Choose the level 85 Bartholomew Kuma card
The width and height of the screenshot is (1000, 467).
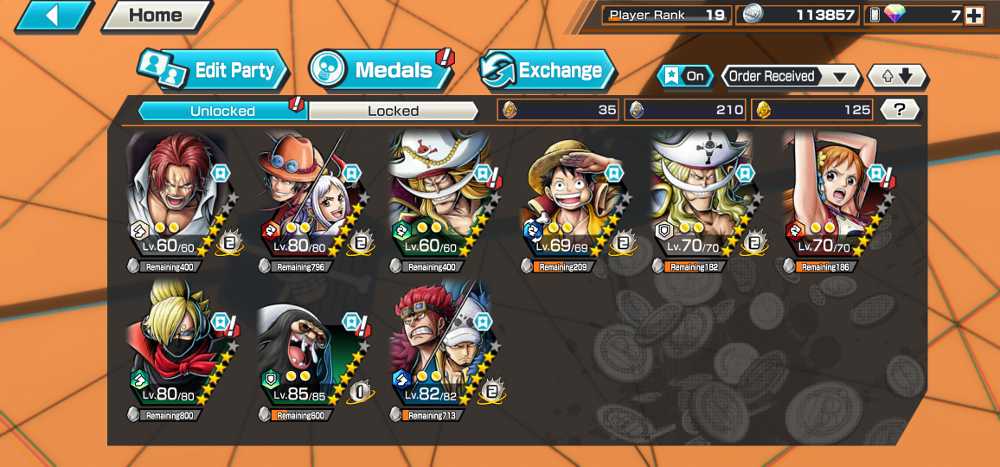point(307,345)
